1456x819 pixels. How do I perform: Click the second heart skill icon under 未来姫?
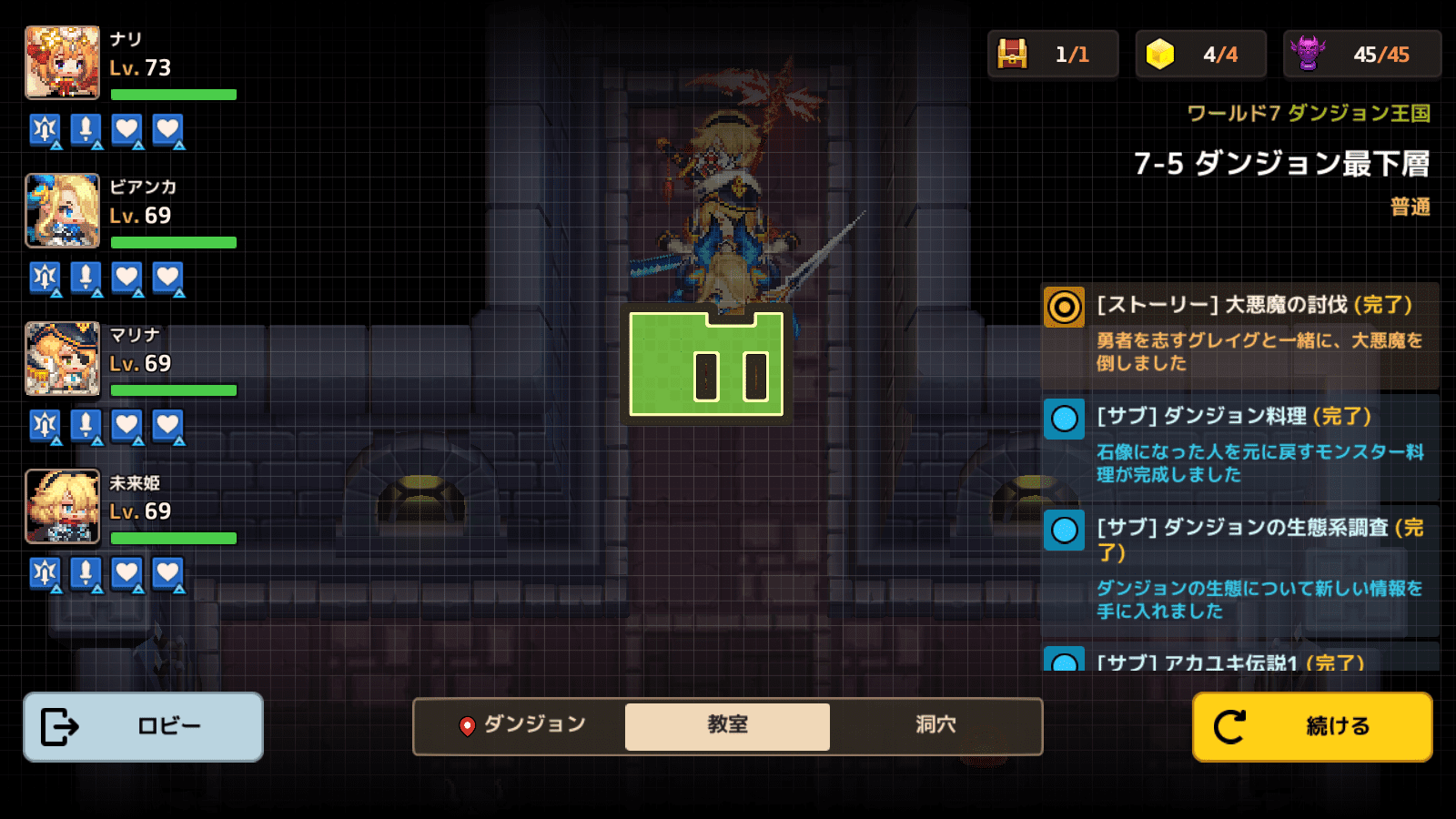tap(167, 574)
